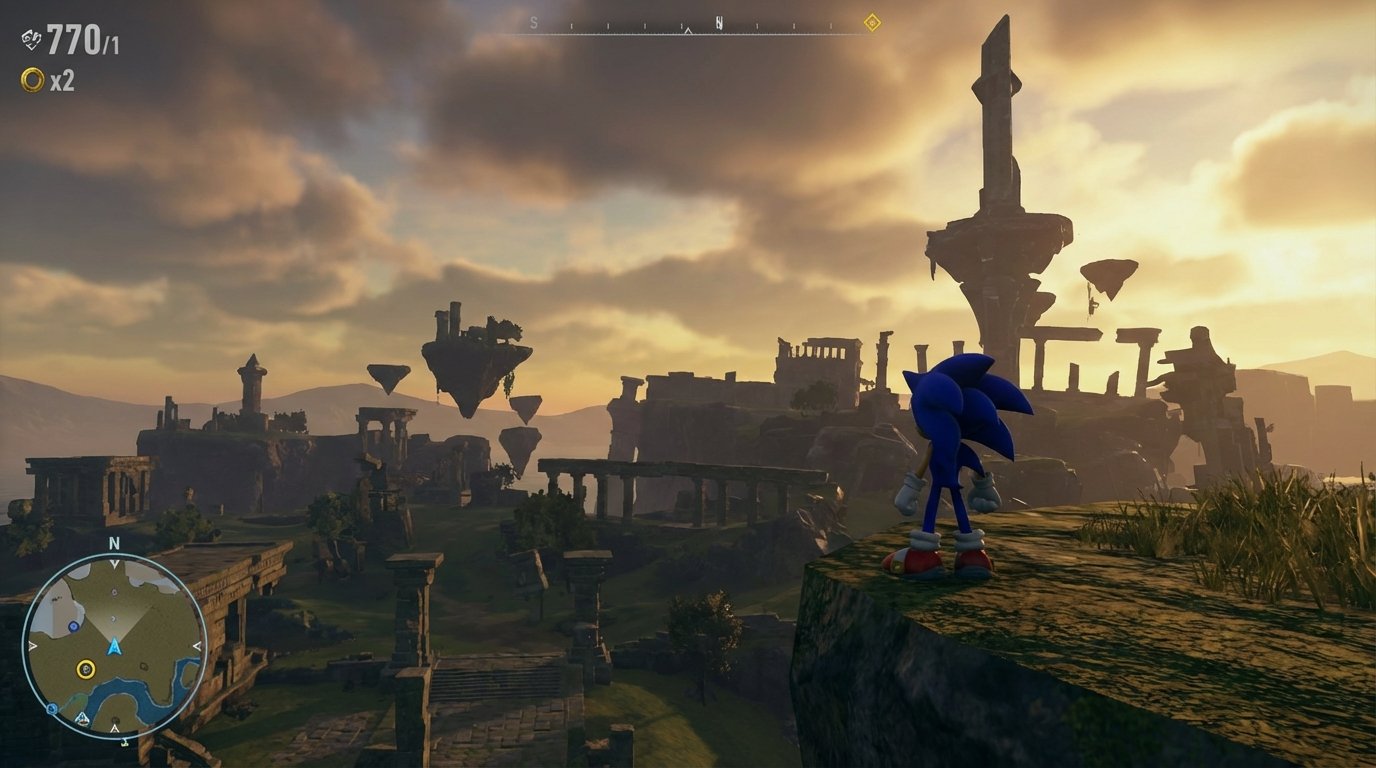Click the small gray marker at the minimap top

[114, 592]
